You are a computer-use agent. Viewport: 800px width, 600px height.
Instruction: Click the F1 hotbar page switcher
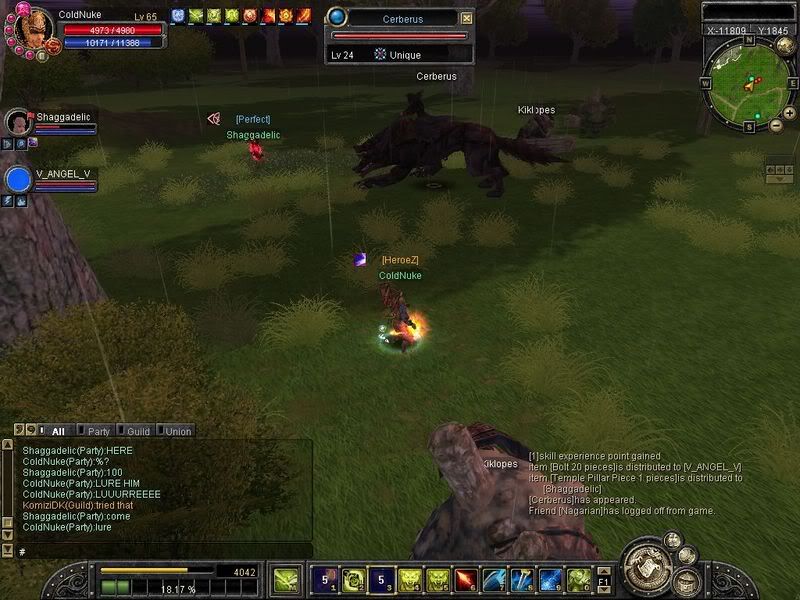[604, 579]
